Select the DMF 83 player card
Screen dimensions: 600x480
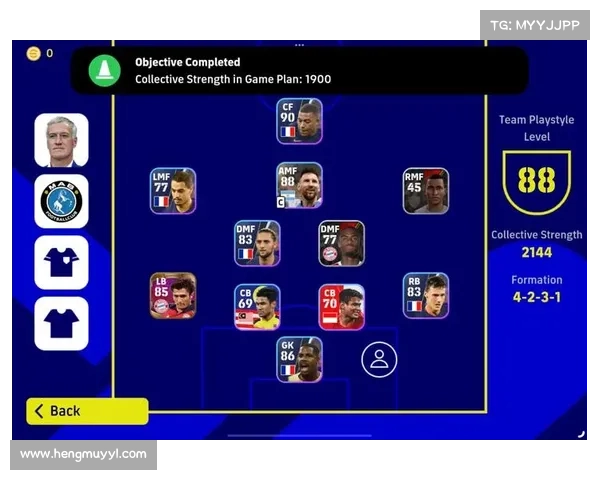tap(257, 243)
